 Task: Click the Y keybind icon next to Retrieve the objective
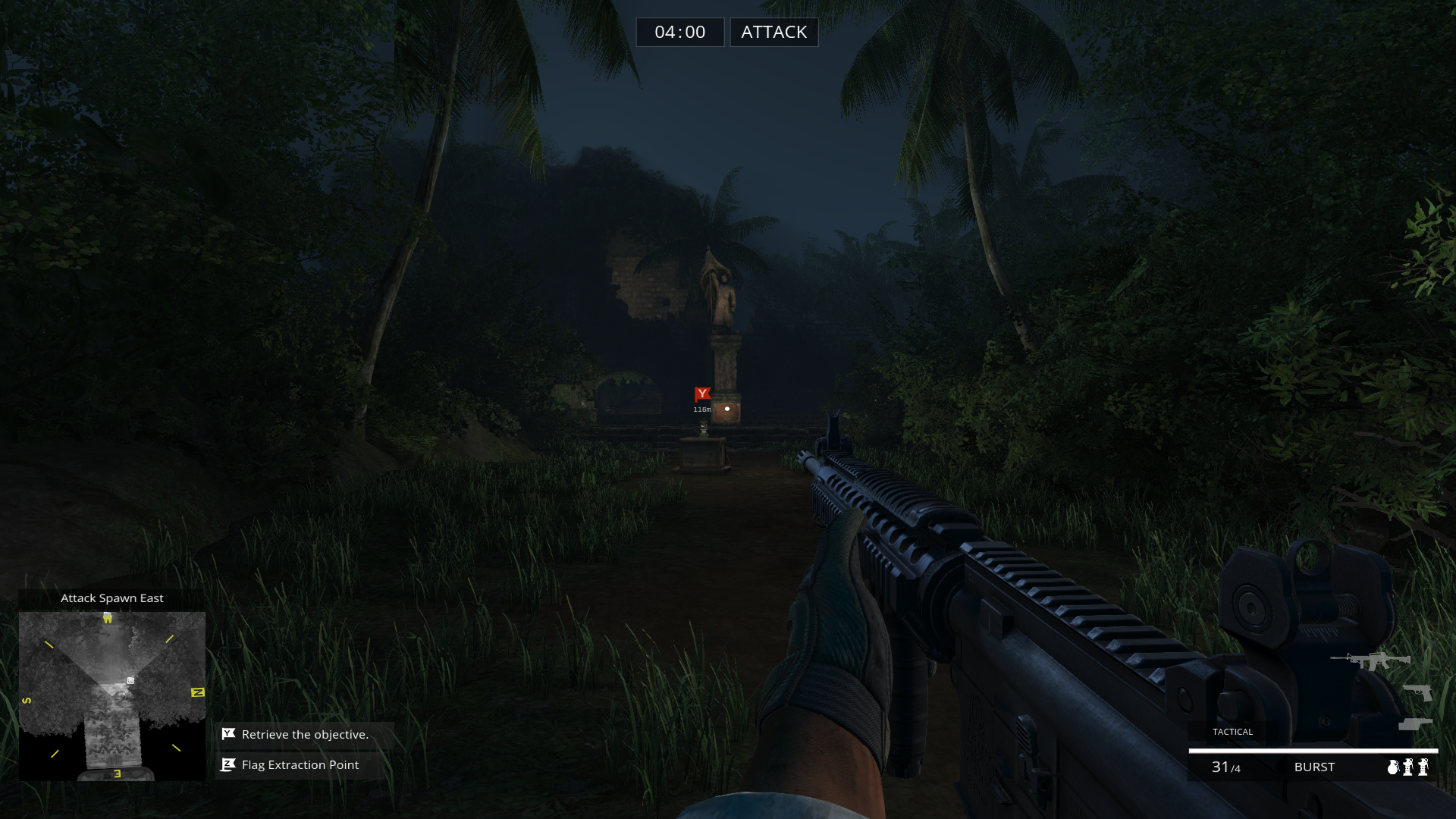click(x=227, y=734)
